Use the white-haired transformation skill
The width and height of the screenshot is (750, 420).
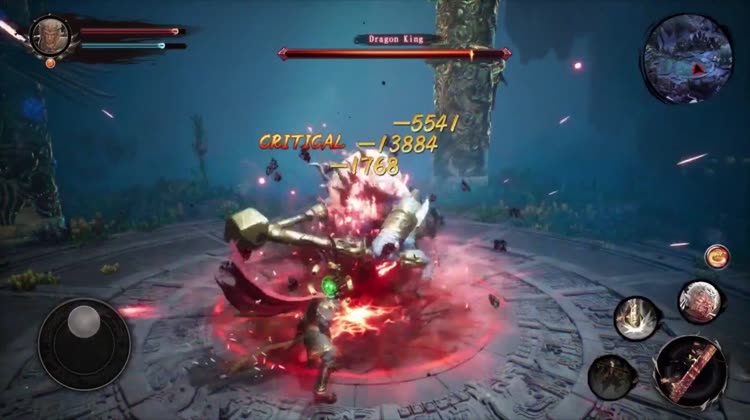click(701, 300)
